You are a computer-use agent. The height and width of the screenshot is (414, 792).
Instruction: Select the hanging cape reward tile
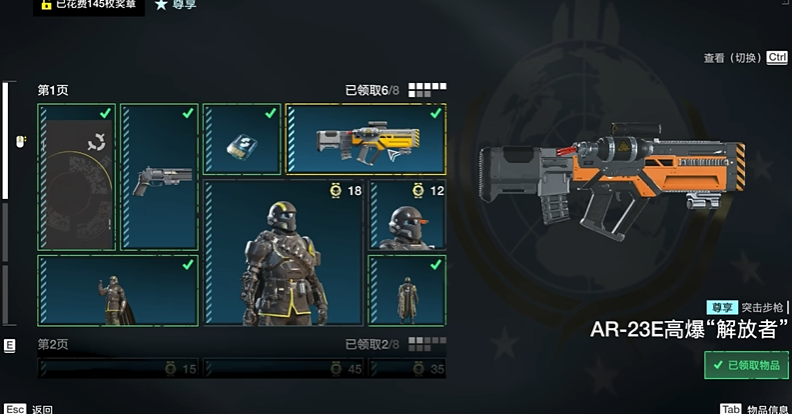(407, 291)
